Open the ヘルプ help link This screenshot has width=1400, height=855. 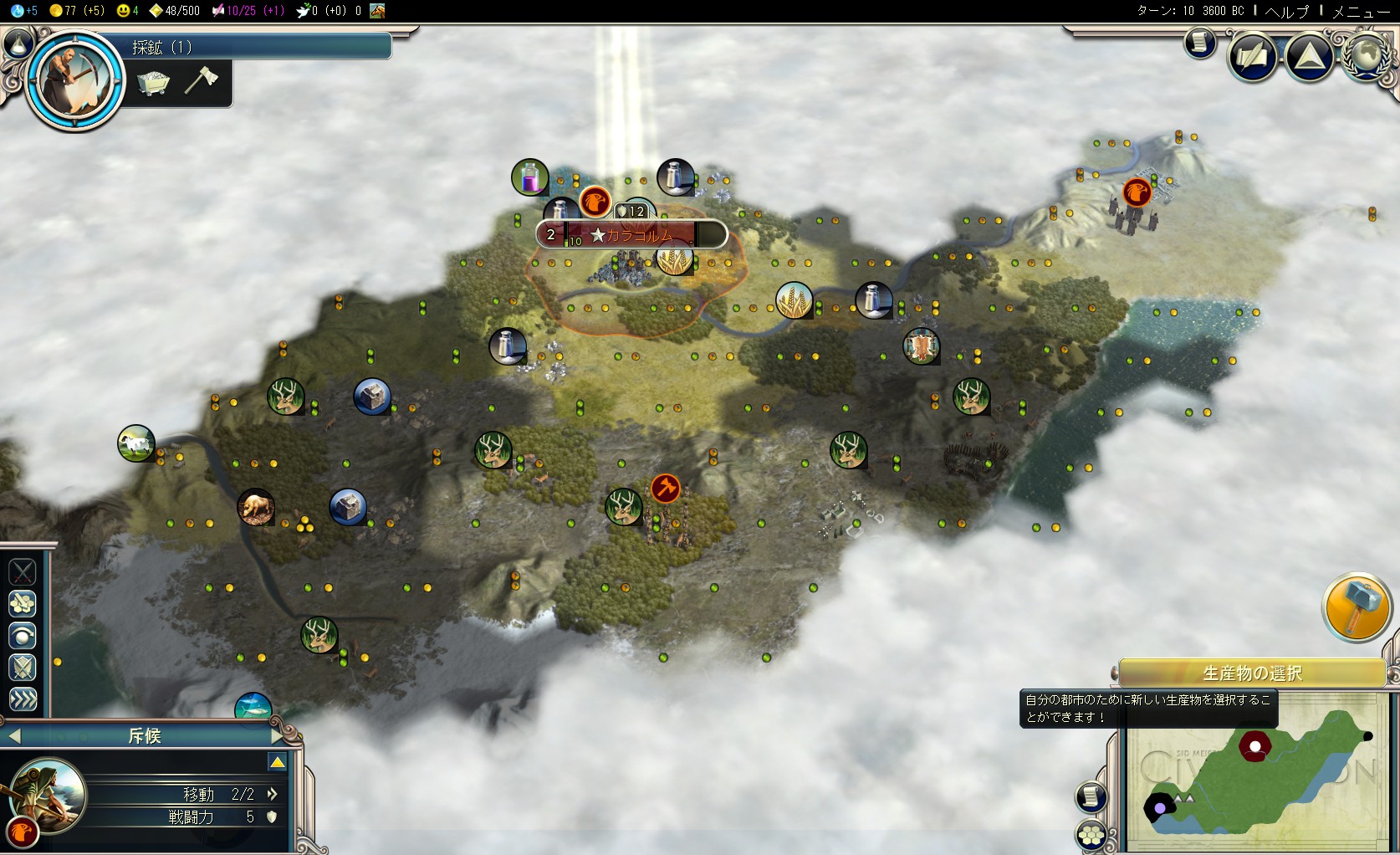(x=1287, y=11)
